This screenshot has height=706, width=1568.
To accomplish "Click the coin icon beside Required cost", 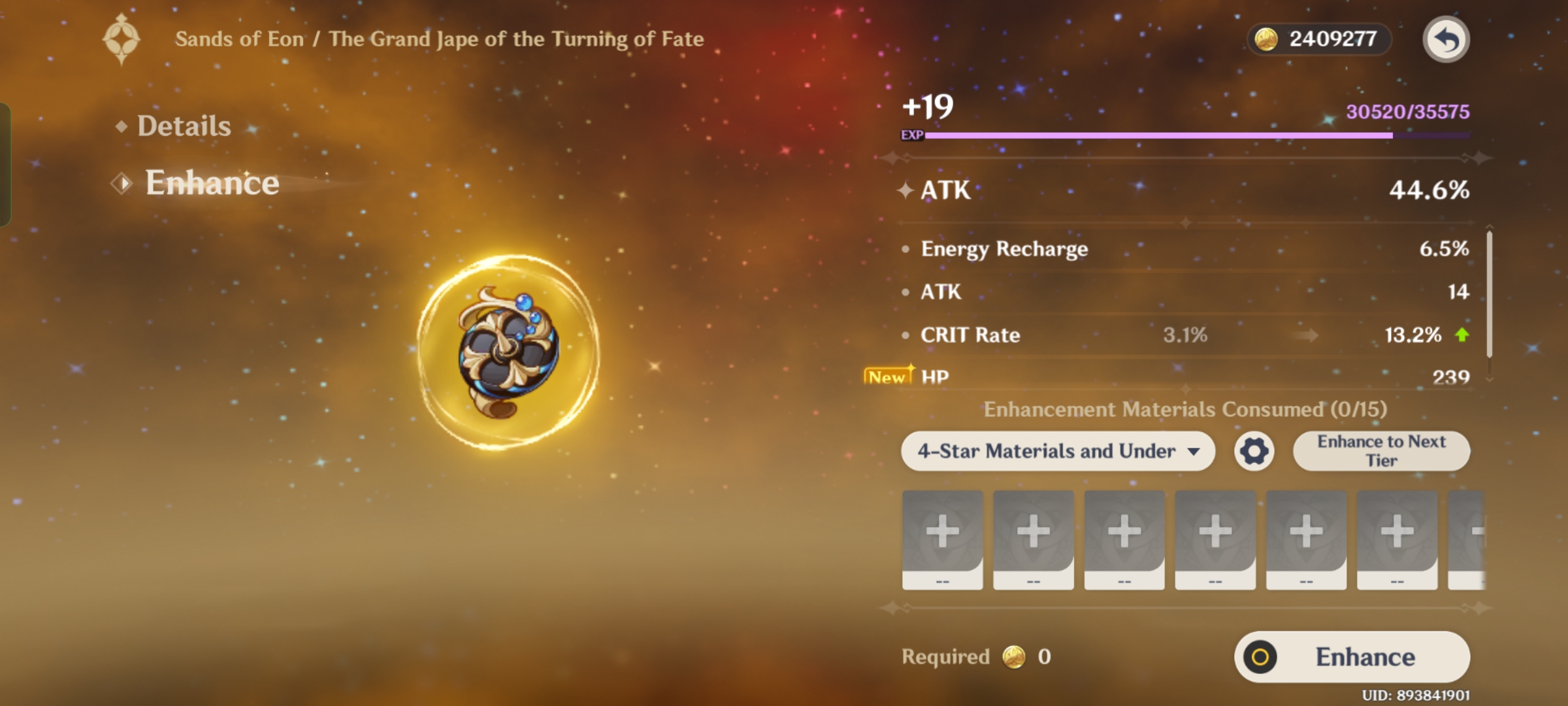I will 1015,658.
